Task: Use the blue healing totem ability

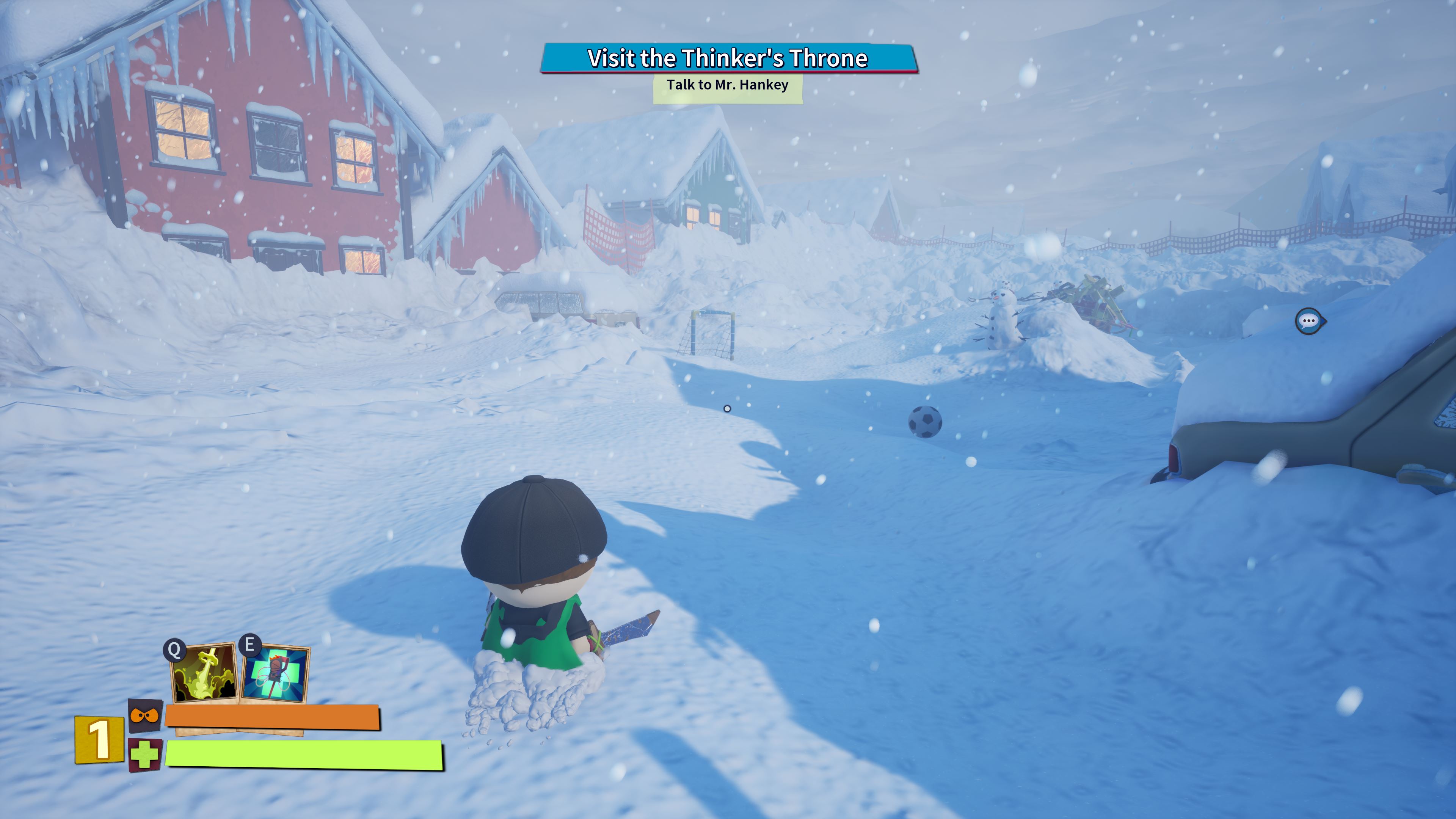Action: [x=276, y=674]
